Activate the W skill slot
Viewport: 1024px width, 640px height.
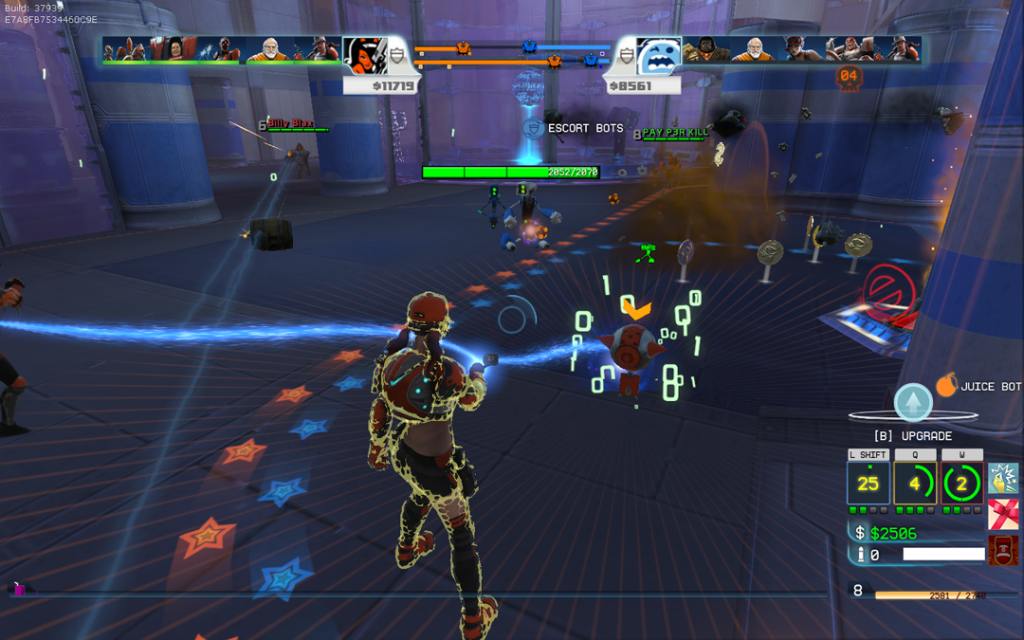coord(962,484)
